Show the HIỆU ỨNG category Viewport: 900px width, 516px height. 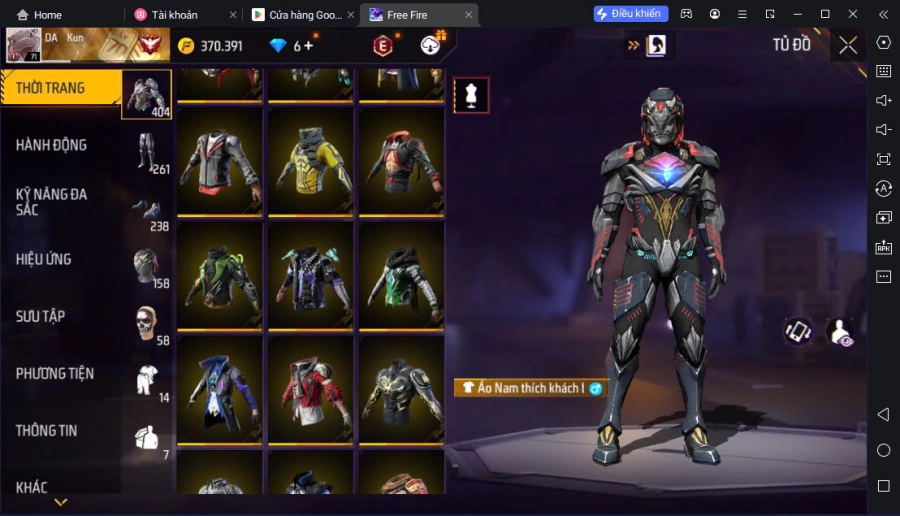[62, 259]
